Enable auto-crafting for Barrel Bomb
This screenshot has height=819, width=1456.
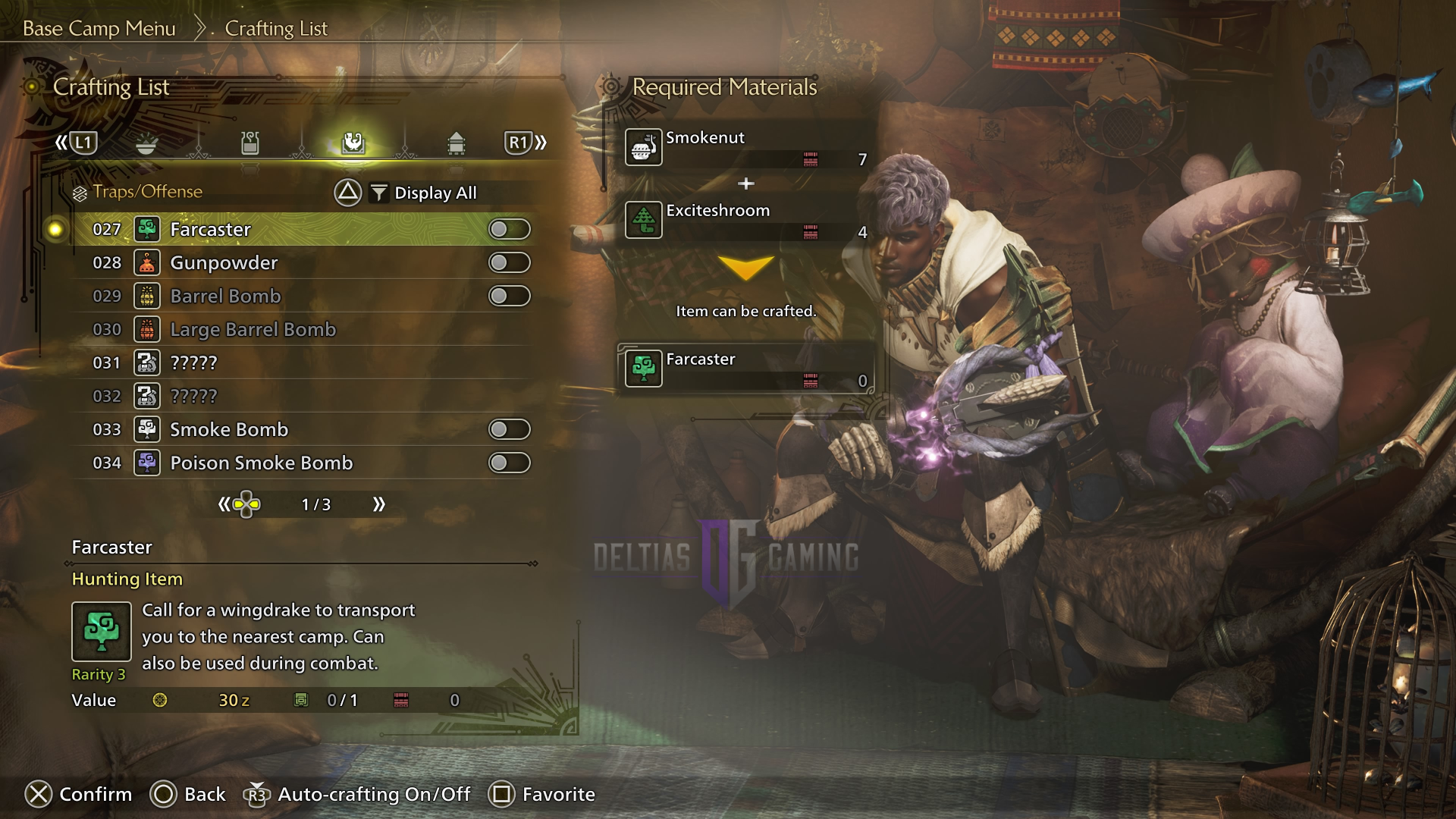509,296
